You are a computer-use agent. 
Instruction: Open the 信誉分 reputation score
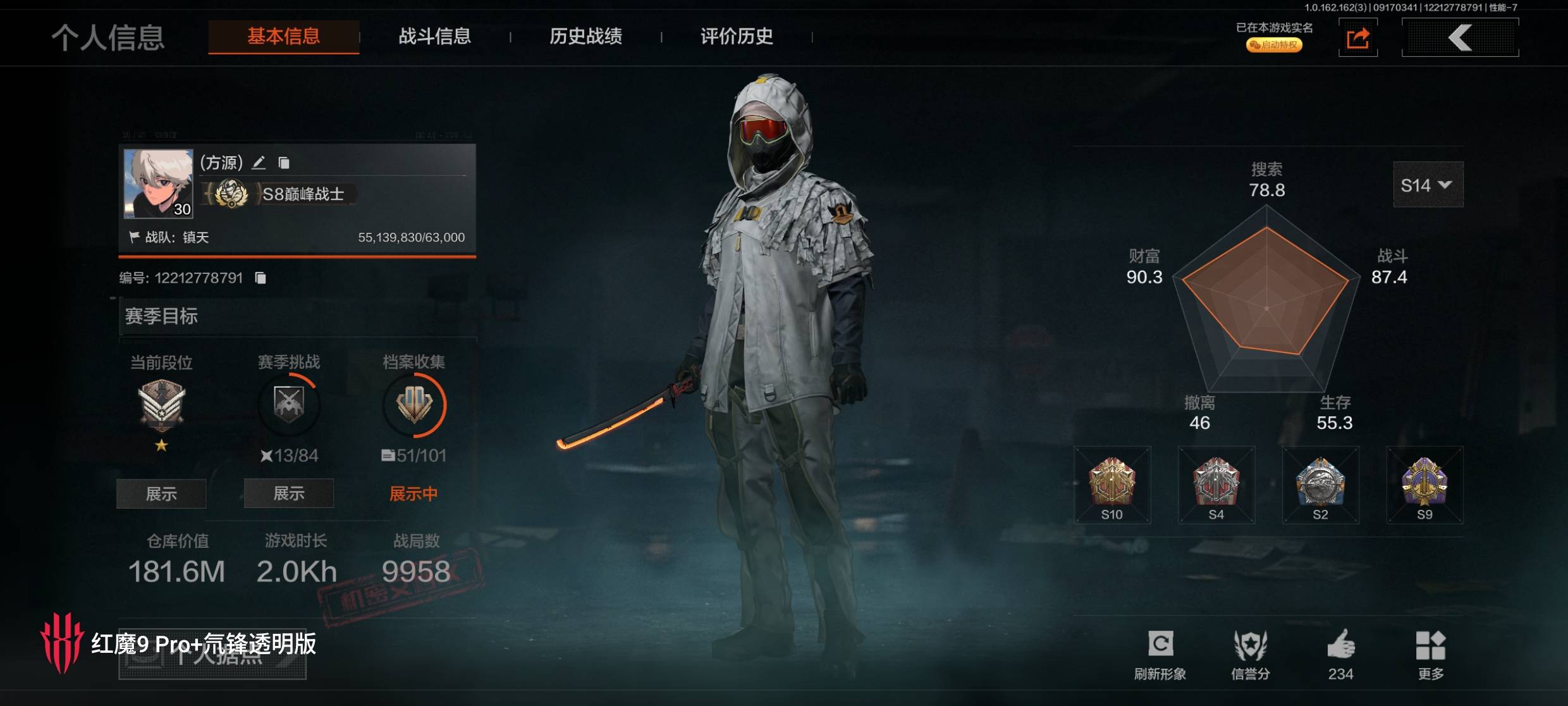pyautogui.click(x=1250, y=653)
